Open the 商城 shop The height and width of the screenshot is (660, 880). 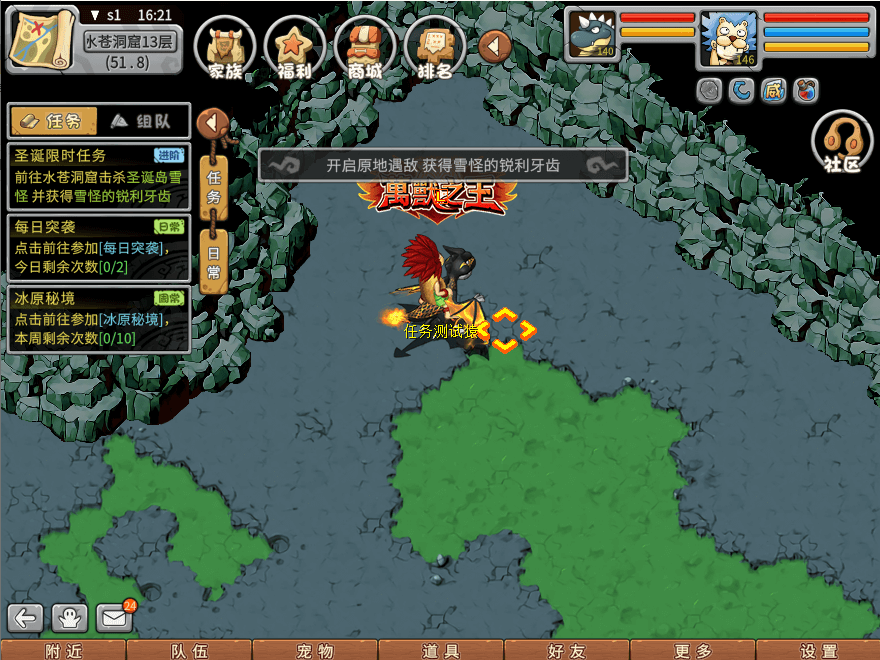(x=365, y=49)
